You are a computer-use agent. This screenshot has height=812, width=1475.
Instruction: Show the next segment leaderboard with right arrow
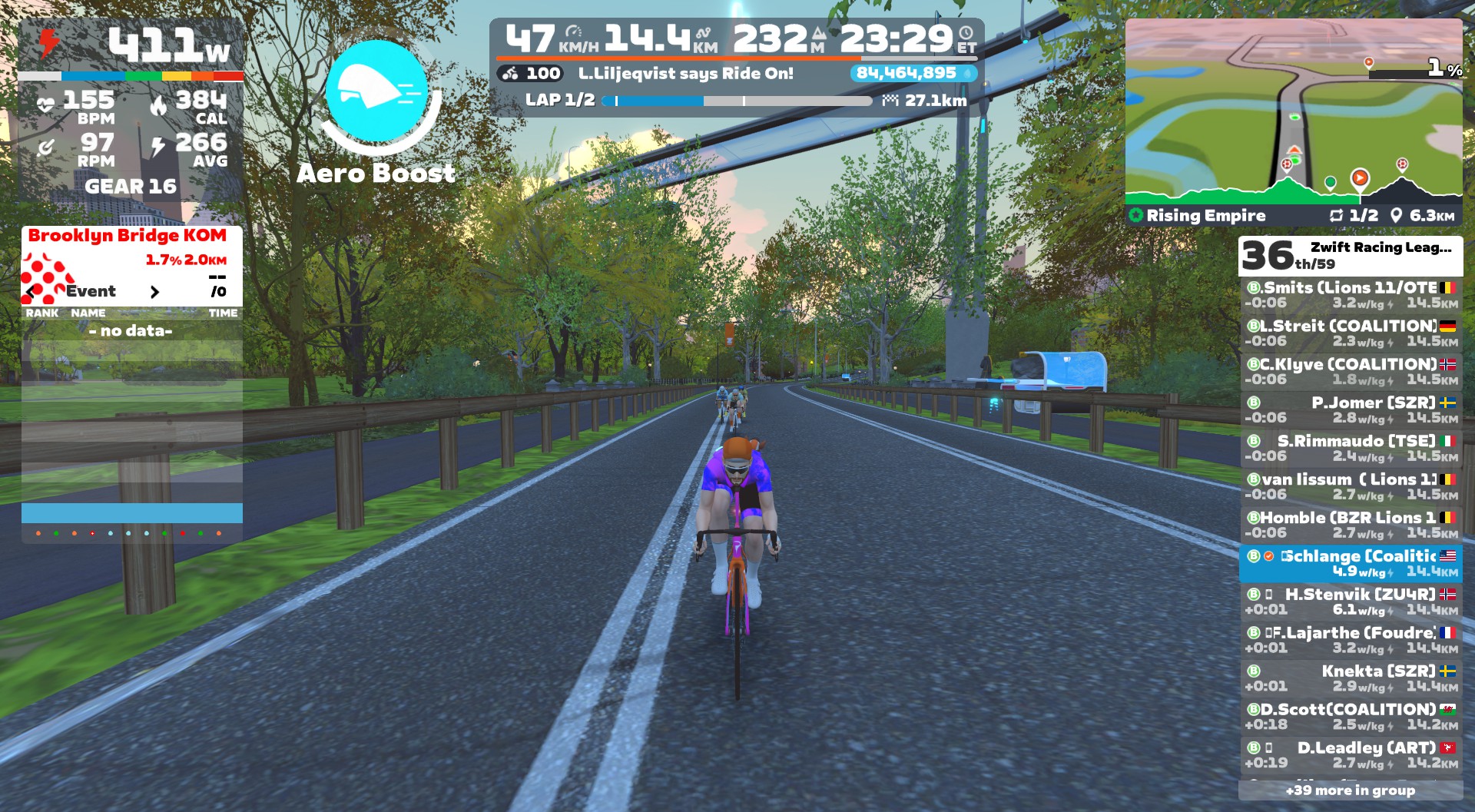coord(155,292)
